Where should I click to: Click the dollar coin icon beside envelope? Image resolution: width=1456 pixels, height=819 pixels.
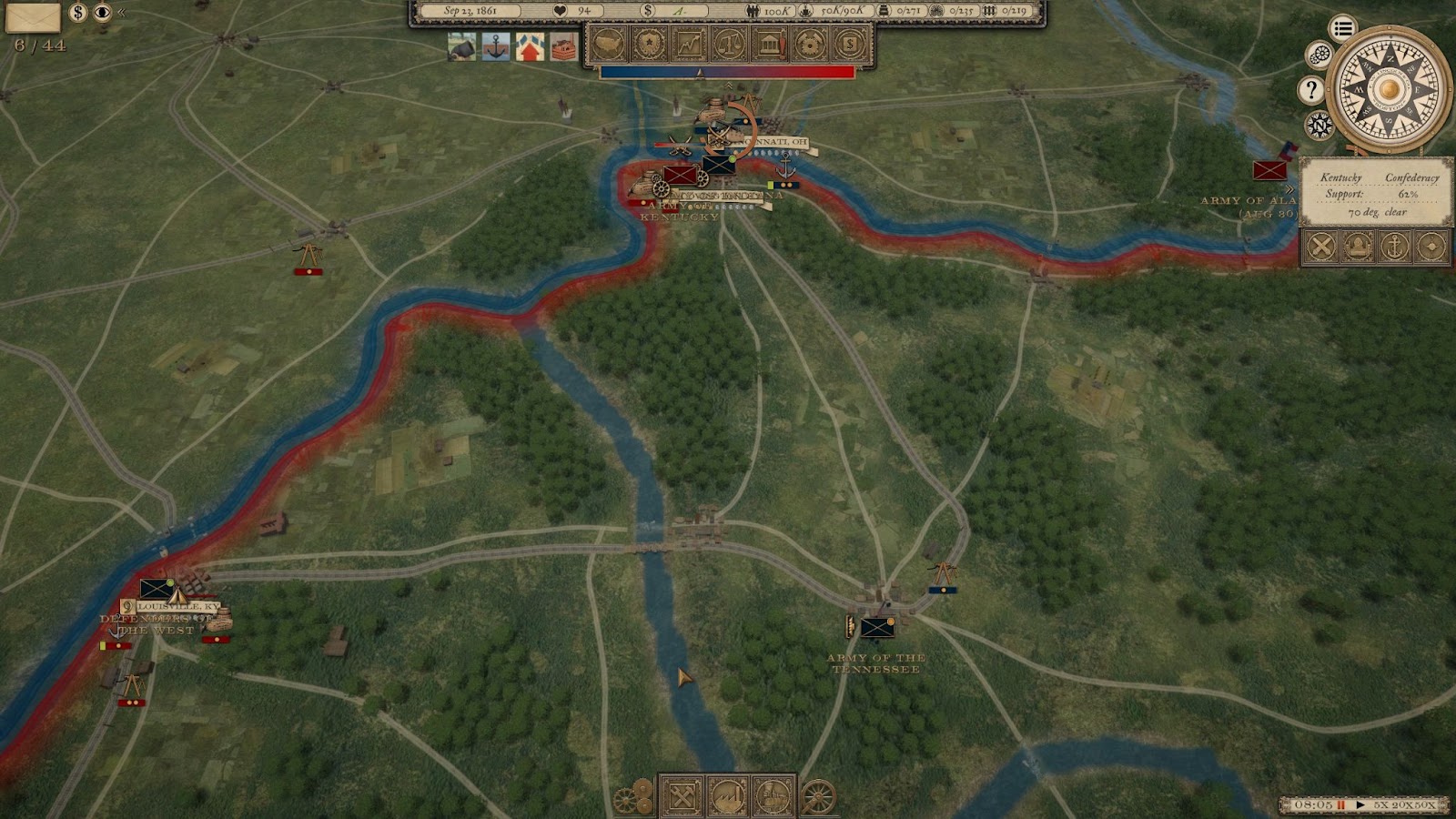(x=78, y=13)
